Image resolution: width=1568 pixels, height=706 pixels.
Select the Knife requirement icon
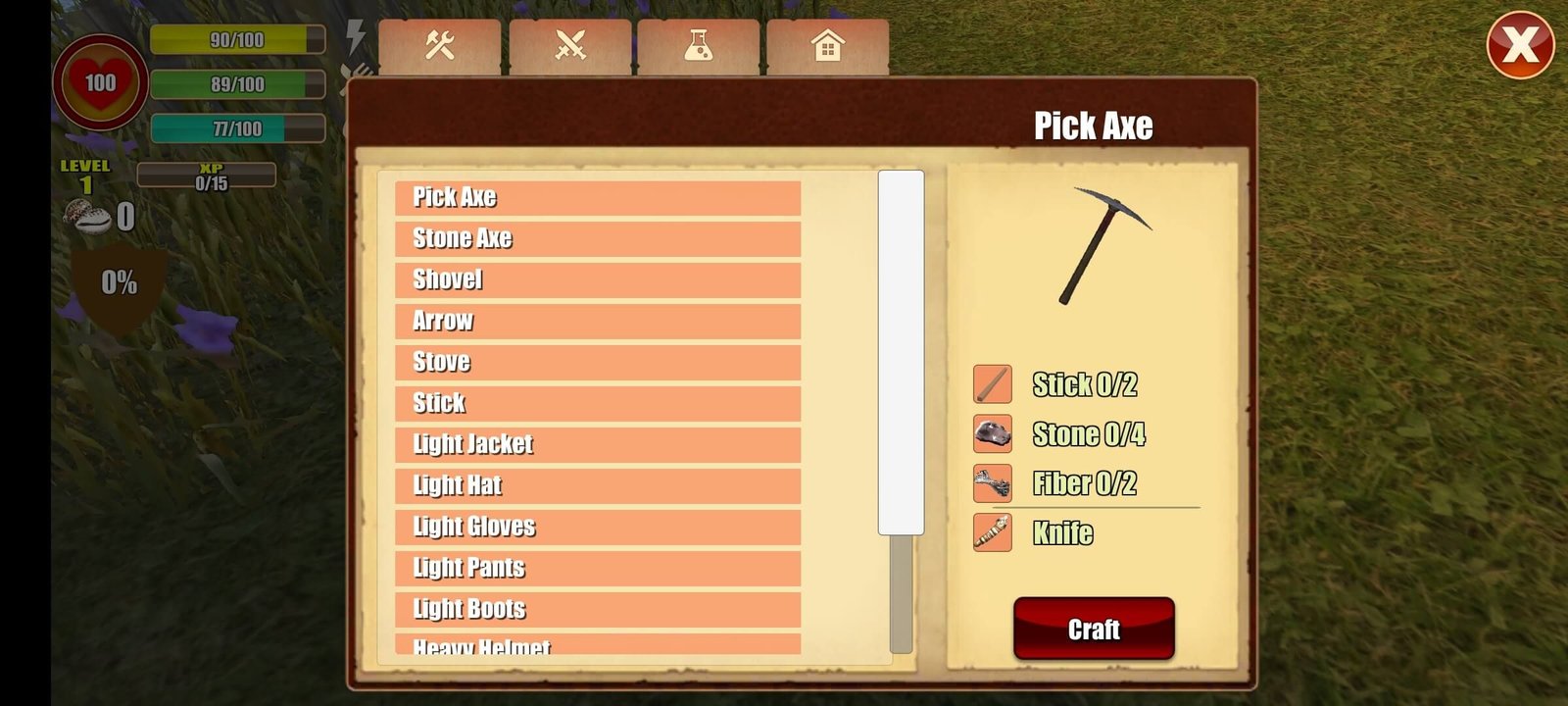(992, 532)
